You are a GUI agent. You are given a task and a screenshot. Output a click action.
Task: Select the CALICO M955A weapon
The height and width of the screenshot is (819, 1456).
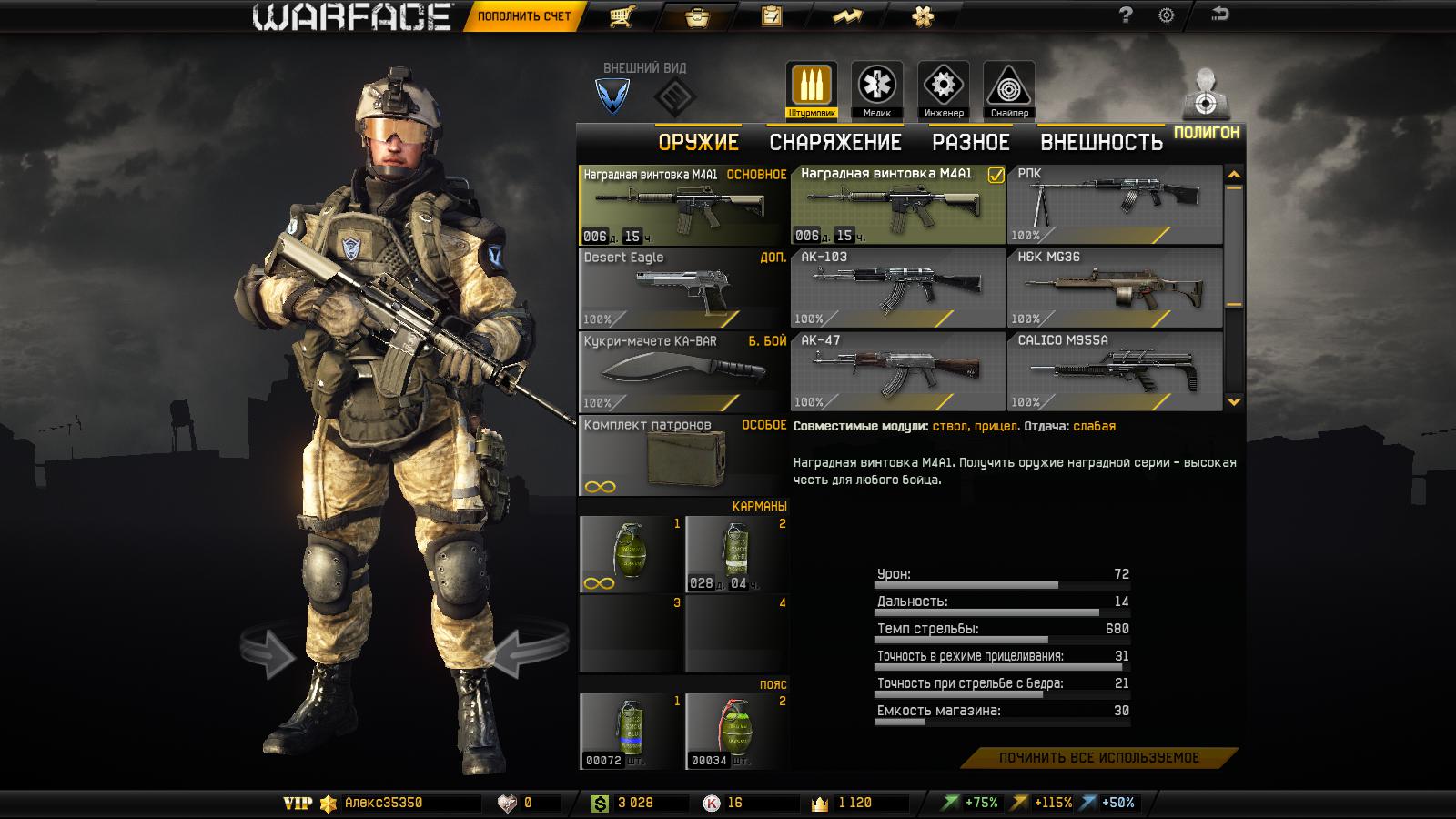click(x=1115, y=371)
